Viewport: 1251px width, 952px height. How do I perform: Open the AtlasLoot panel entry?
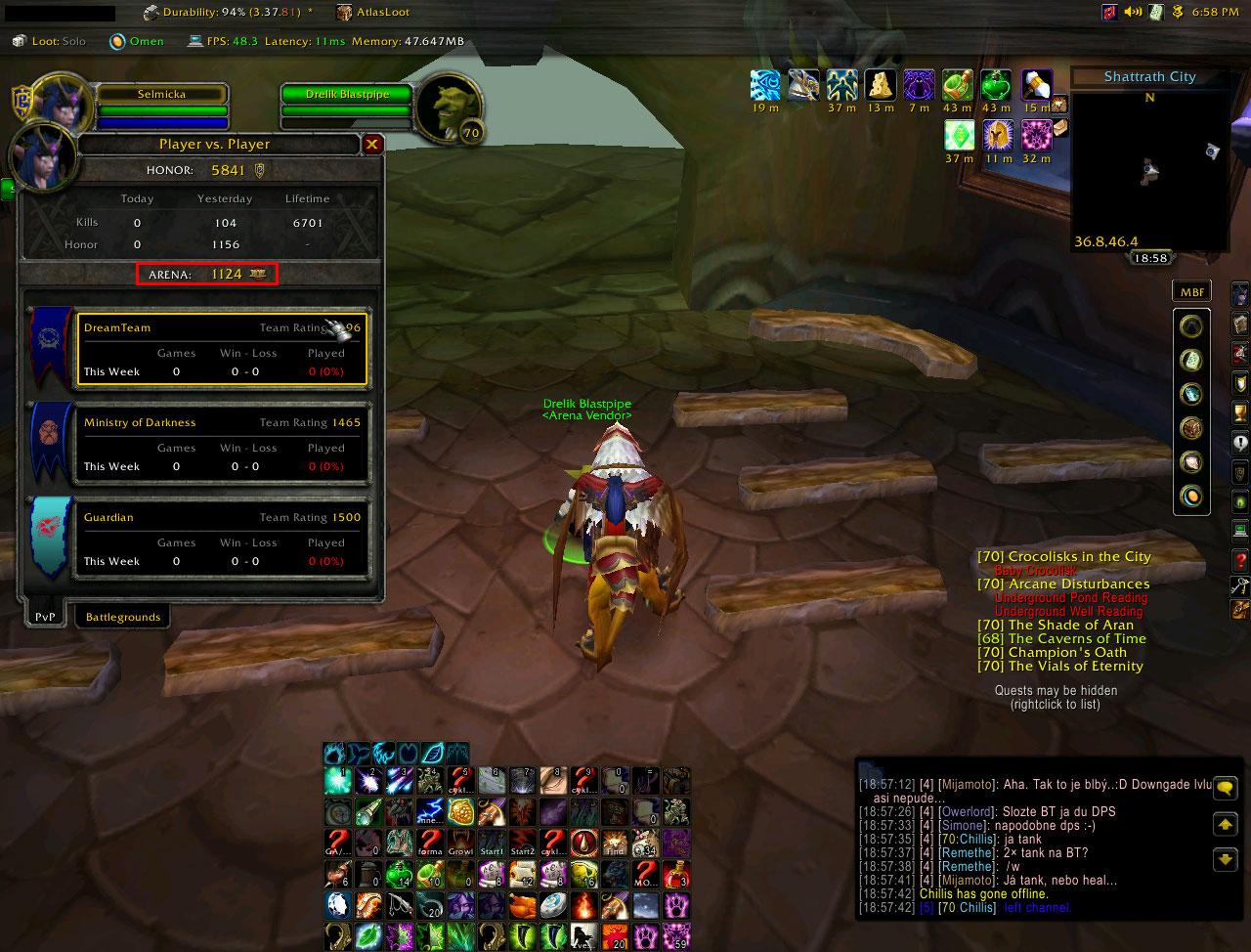click(x=373, y=13)
